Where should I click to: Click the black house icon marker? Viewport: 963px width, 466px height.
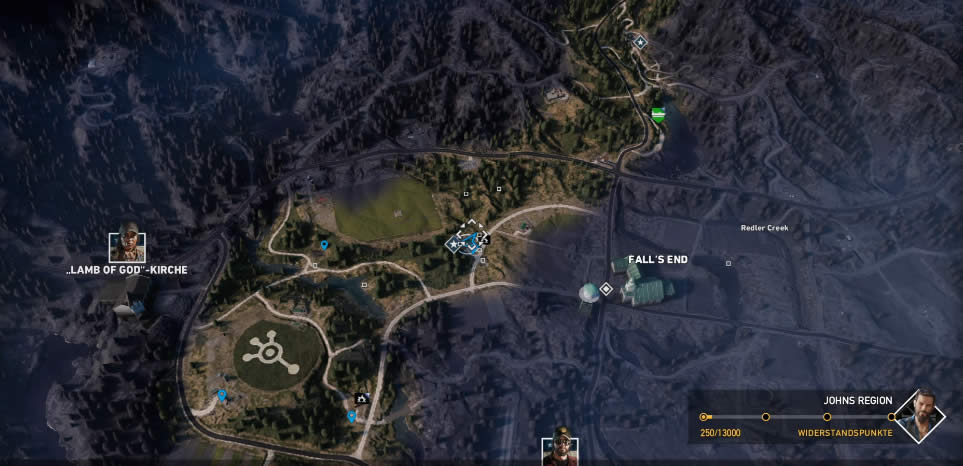(x=362, y=398)
